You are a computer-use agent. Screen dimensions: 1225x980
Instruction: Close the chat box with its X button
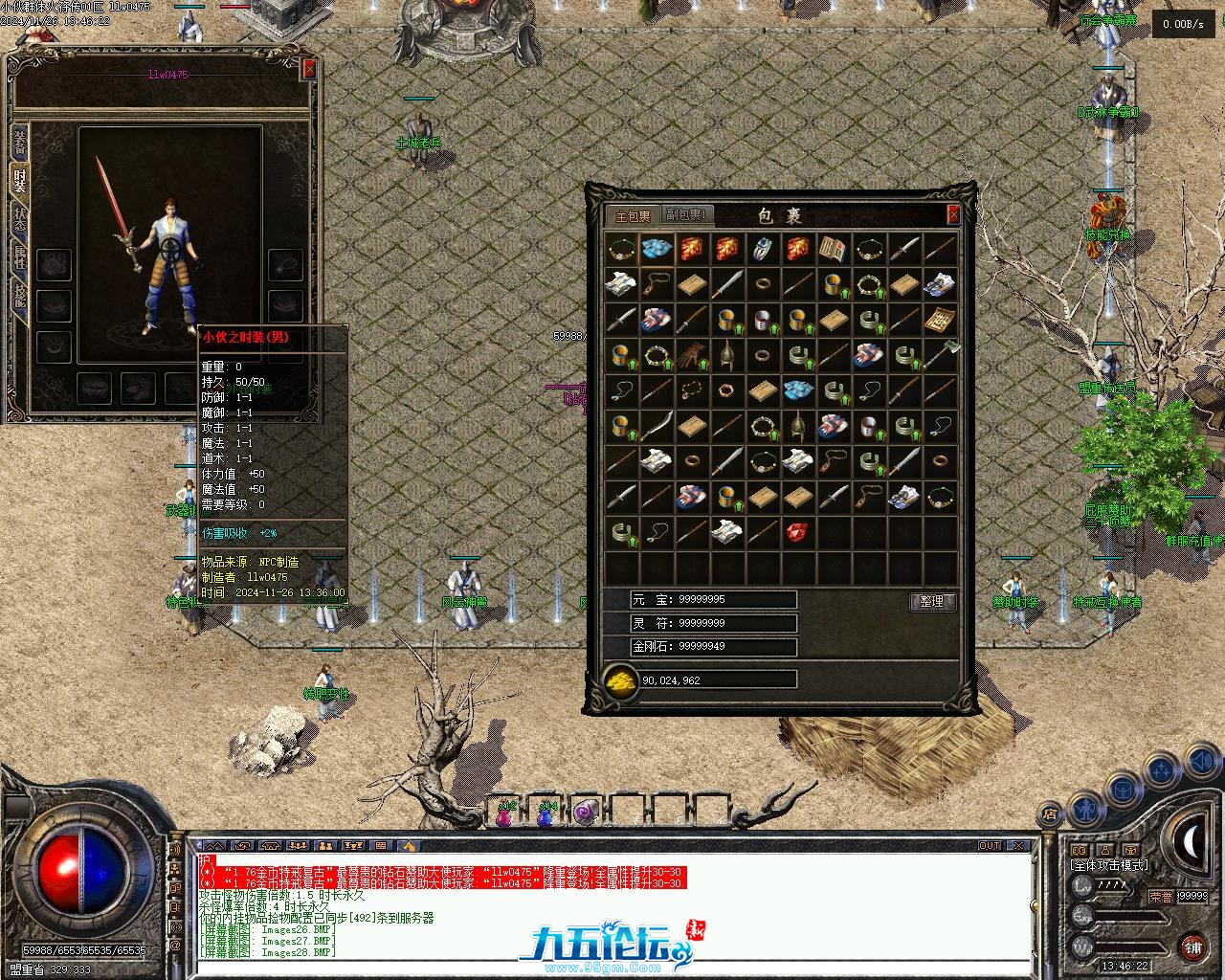click(1020, 846)
